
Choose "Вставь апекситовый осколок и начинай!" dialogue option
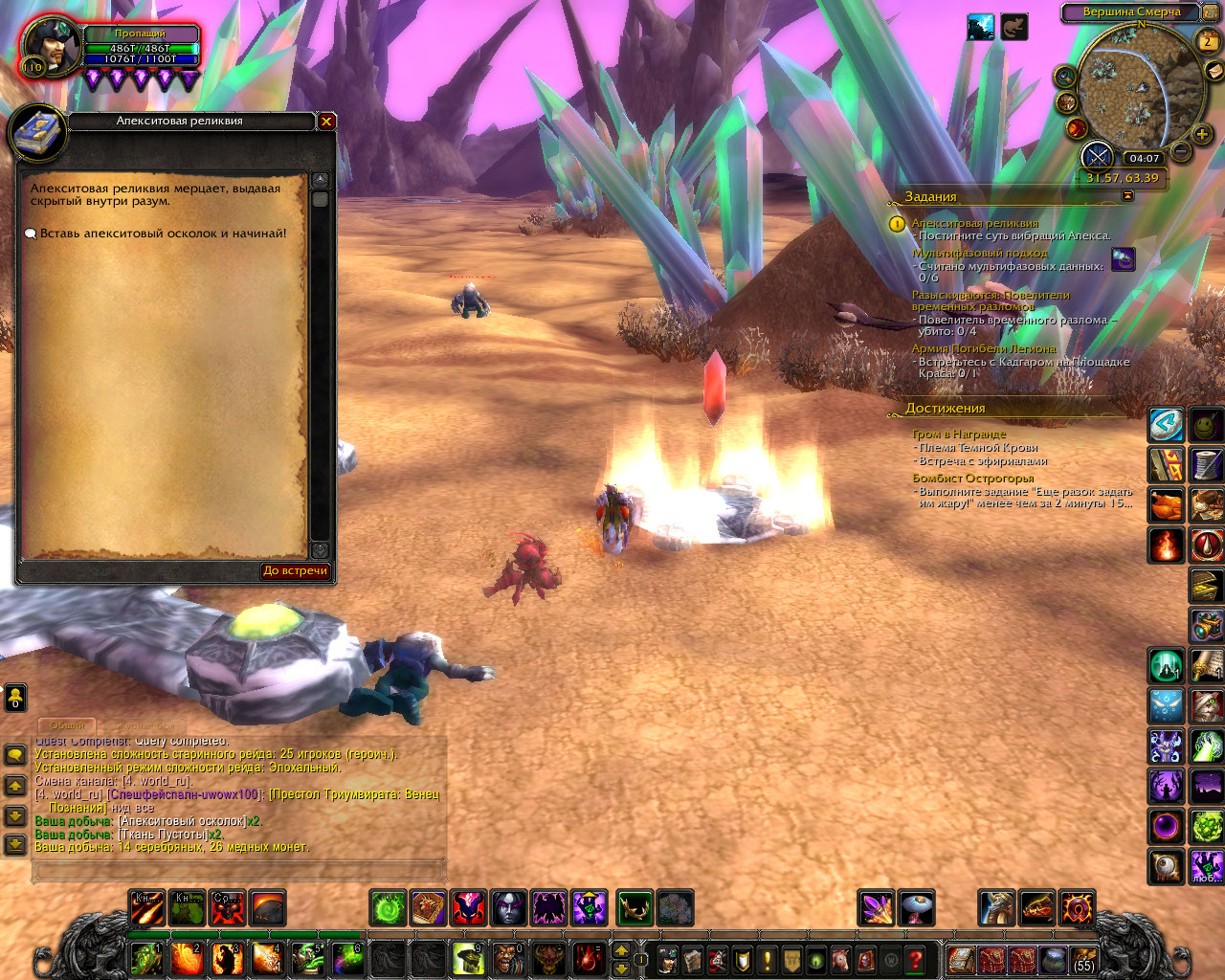[163, 234]
